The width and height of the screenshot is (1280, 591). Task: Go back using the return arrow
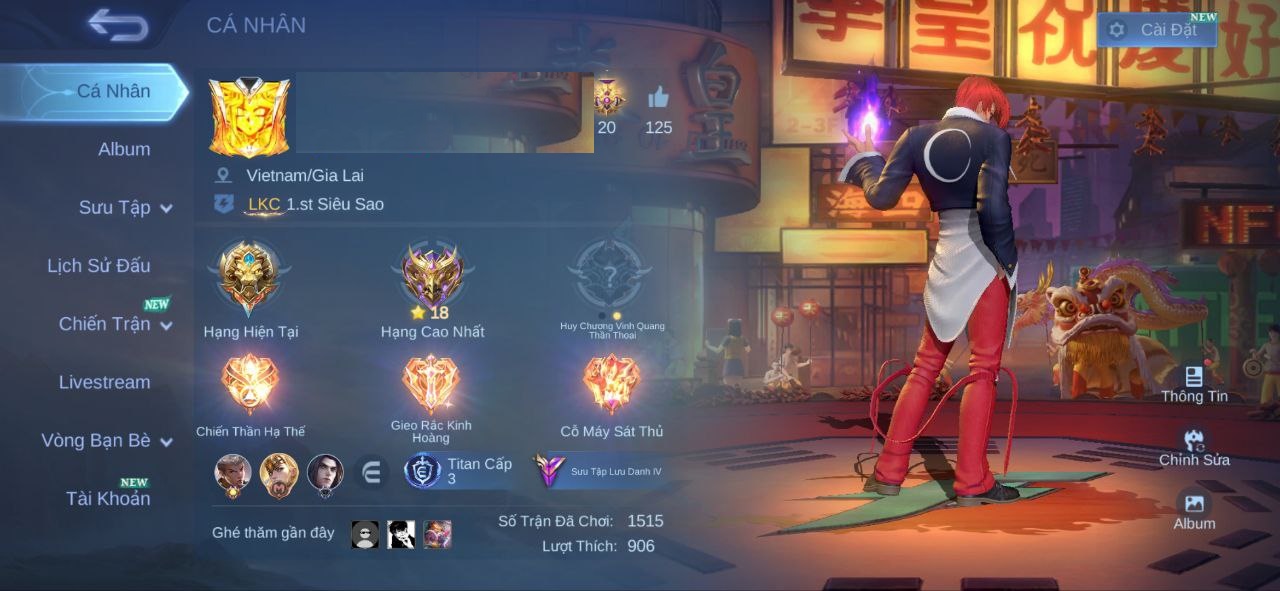pyautogui.click(x=118, y=25)
